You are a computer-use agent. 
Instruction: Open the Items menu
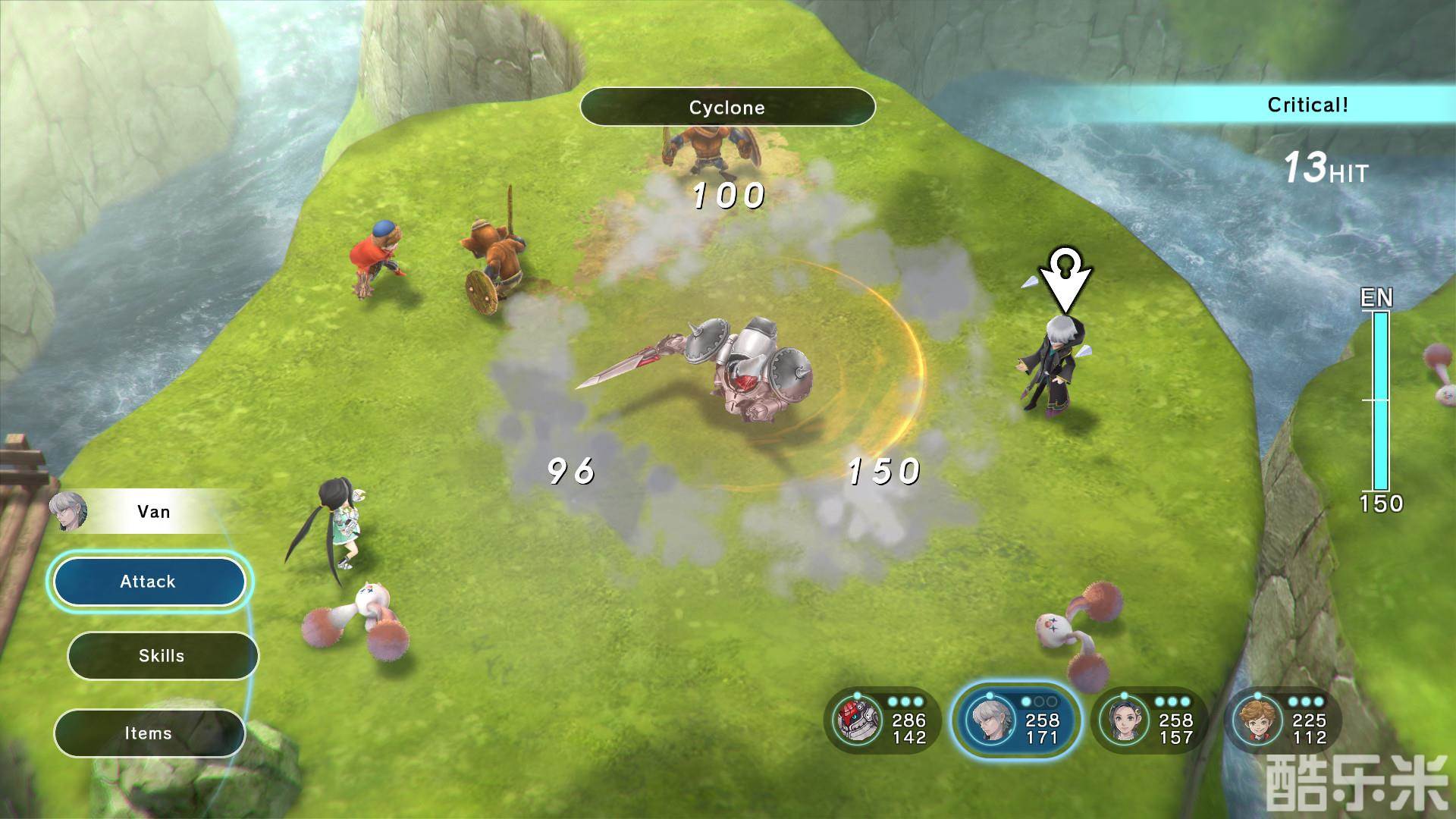click(x=149, y=733)
